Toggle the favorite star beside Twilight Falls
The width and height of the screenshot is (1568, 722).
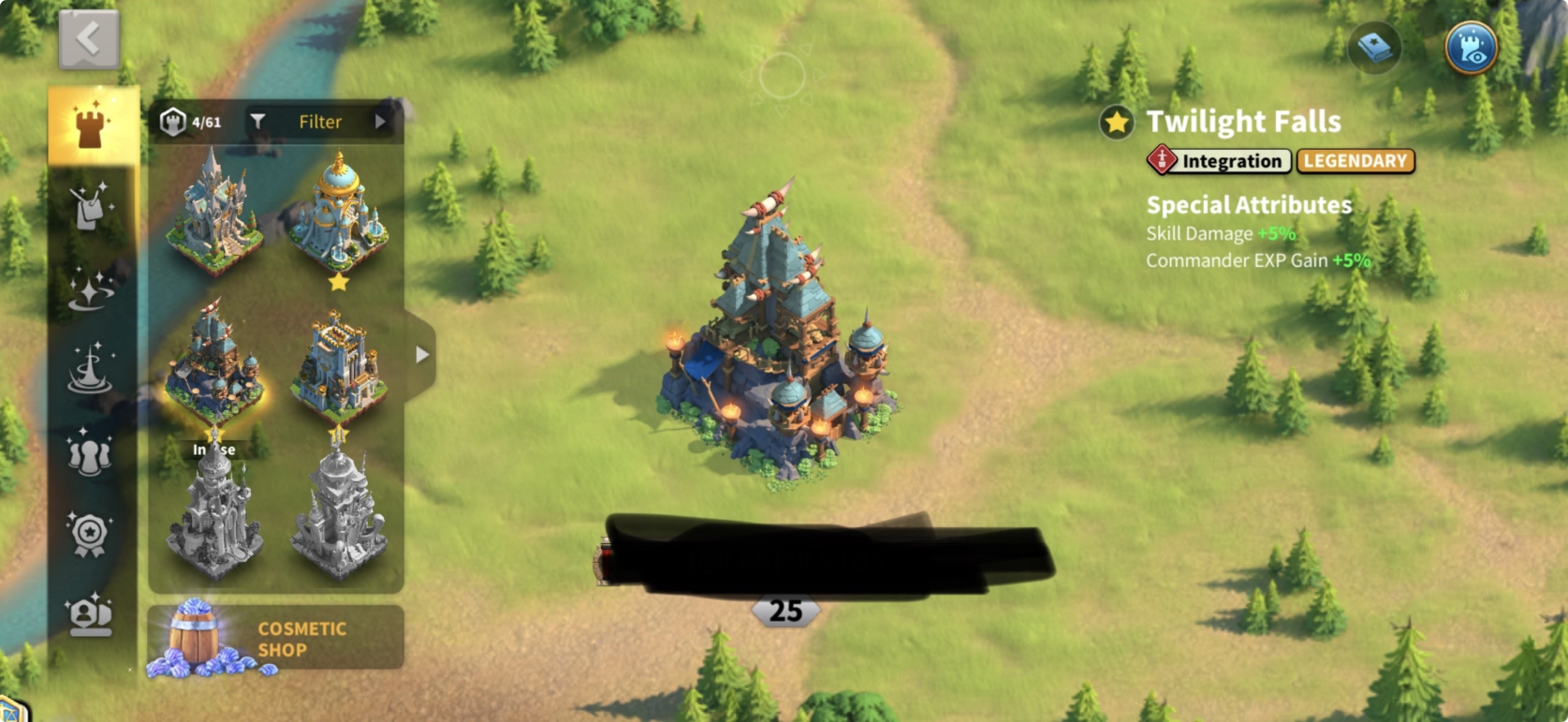1117,123
